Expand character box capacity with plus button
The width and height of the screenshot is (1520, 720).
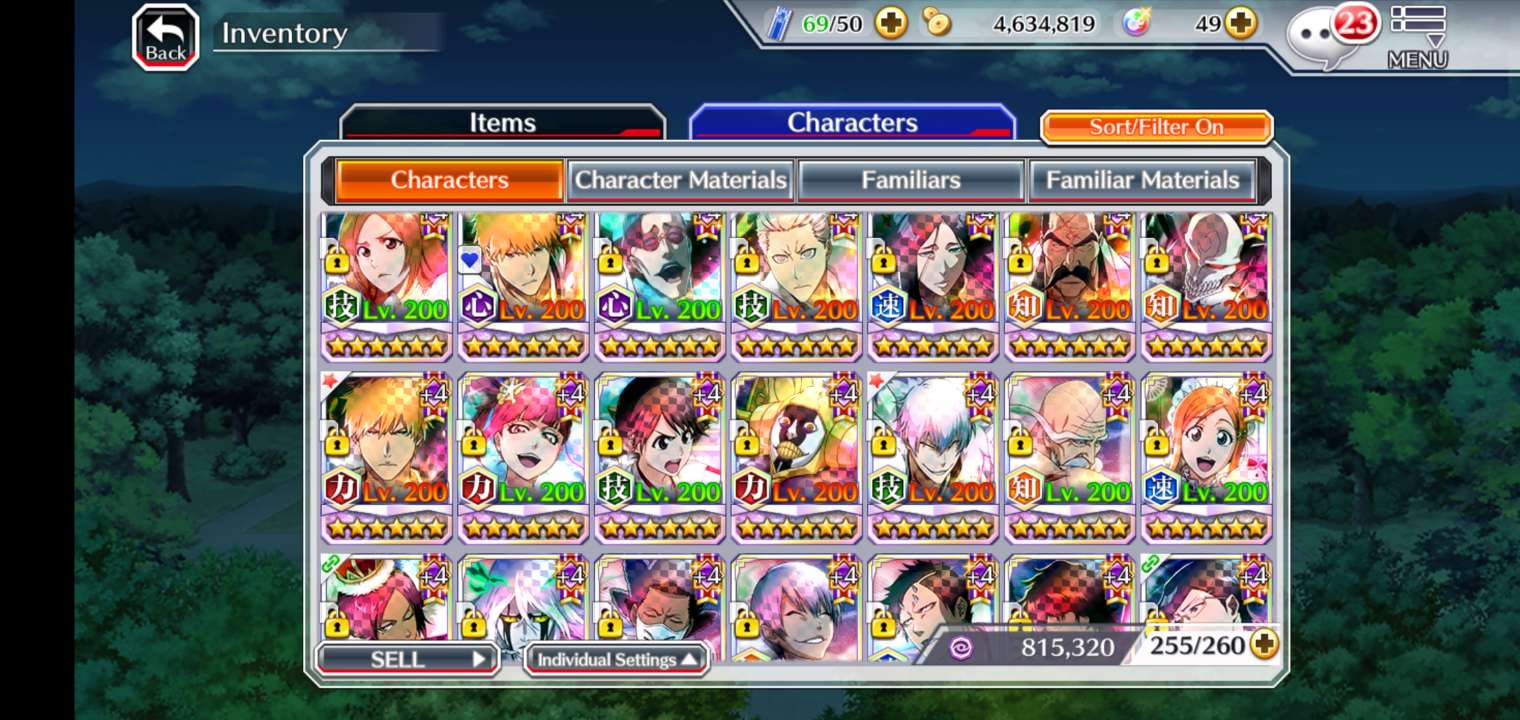click(1264, 645)
